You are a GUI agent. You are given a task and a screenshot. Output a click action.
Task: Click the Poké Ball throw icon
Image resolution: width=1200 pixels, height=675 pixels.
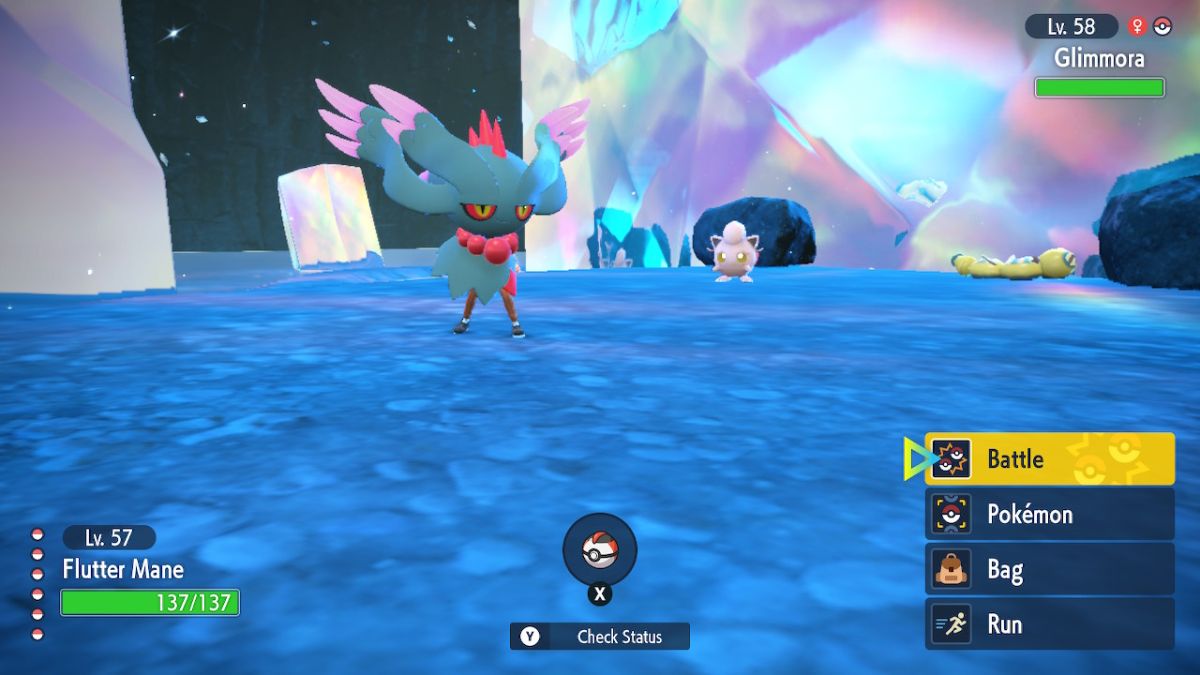[599, 549]
